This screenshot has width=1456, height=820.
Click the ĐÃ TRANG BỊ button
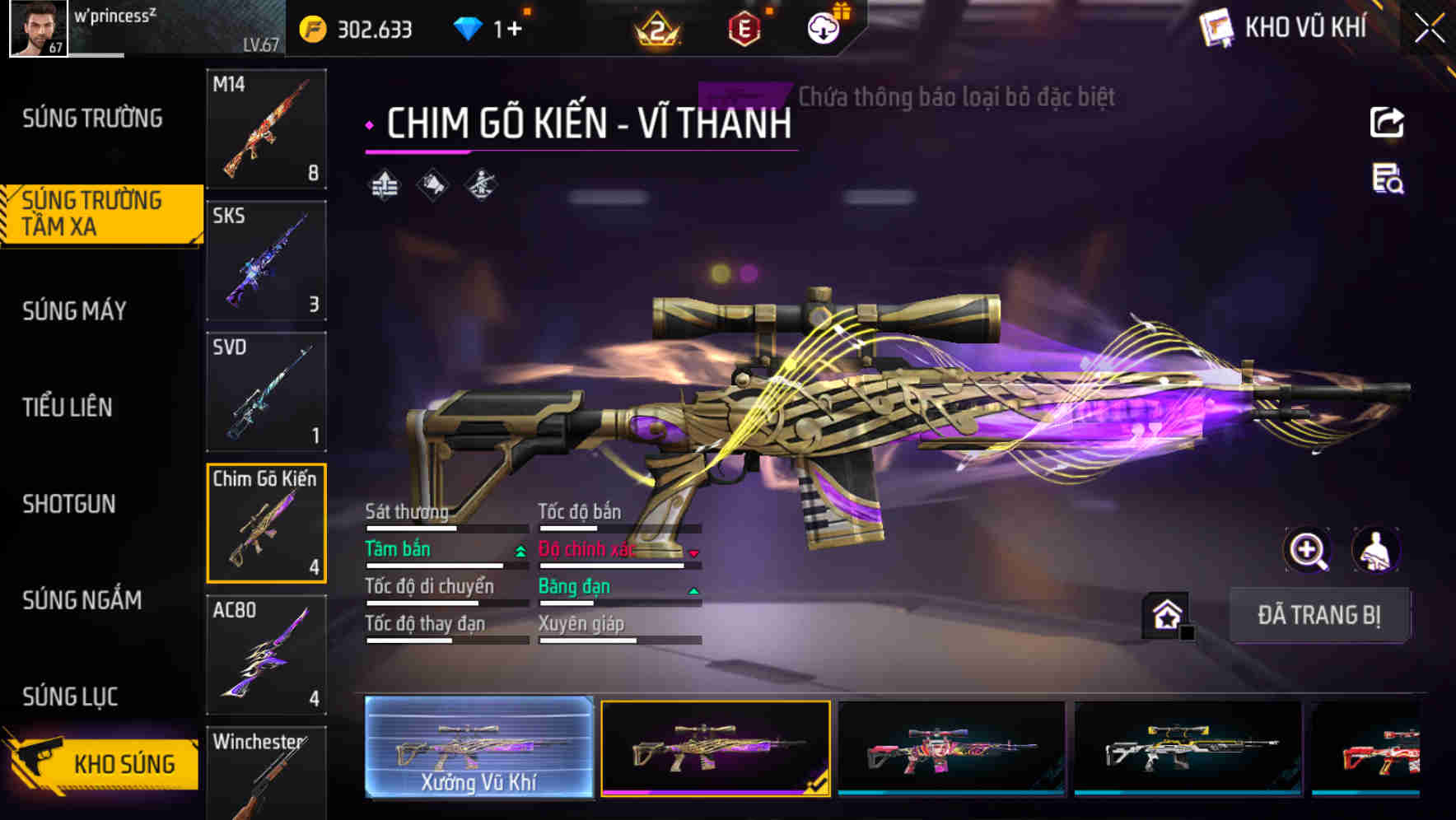pyautogui.click(x=1320, y=615)
